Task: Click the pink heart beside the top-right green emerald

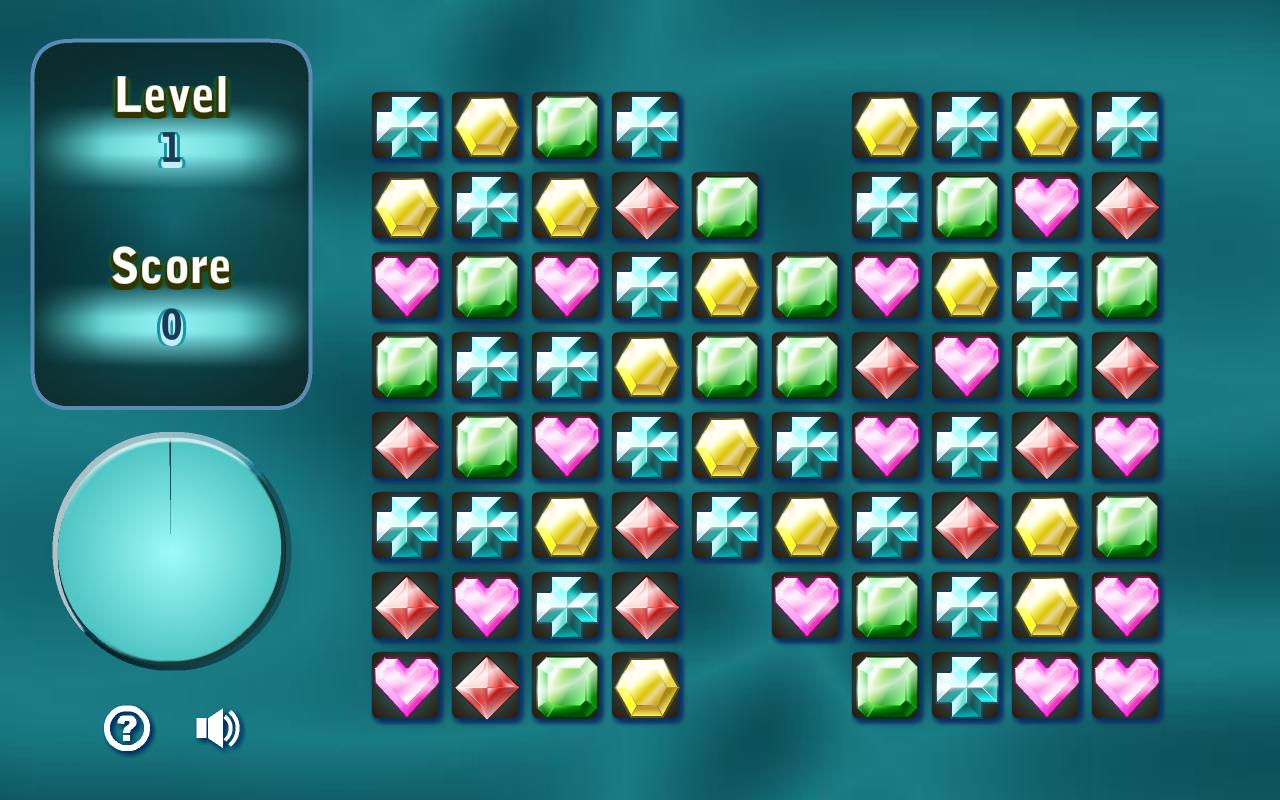Action: (1045, 207)
